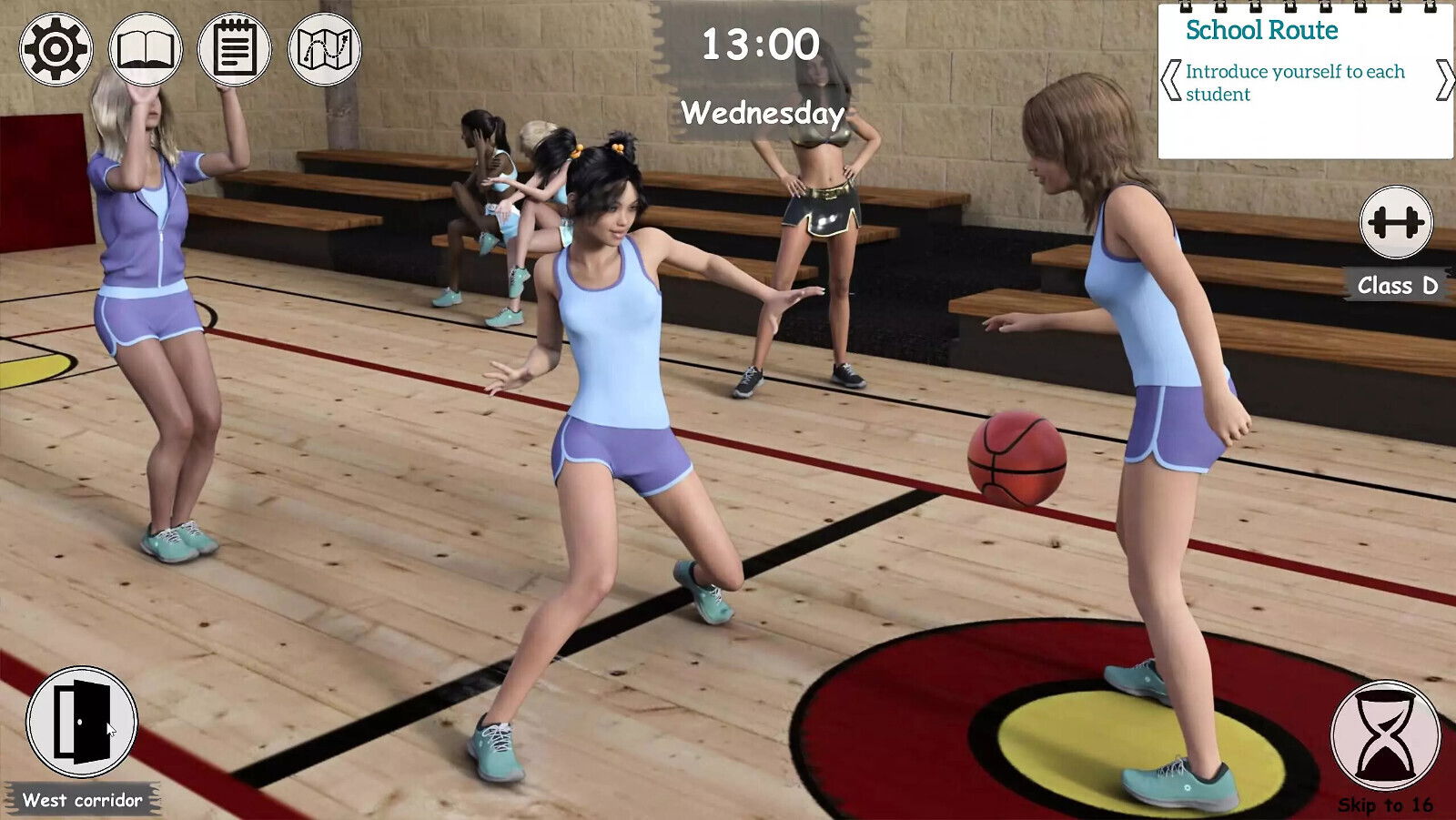
Task: Click the hourglass Skip to 16 button
Action: pos(1386,735)
